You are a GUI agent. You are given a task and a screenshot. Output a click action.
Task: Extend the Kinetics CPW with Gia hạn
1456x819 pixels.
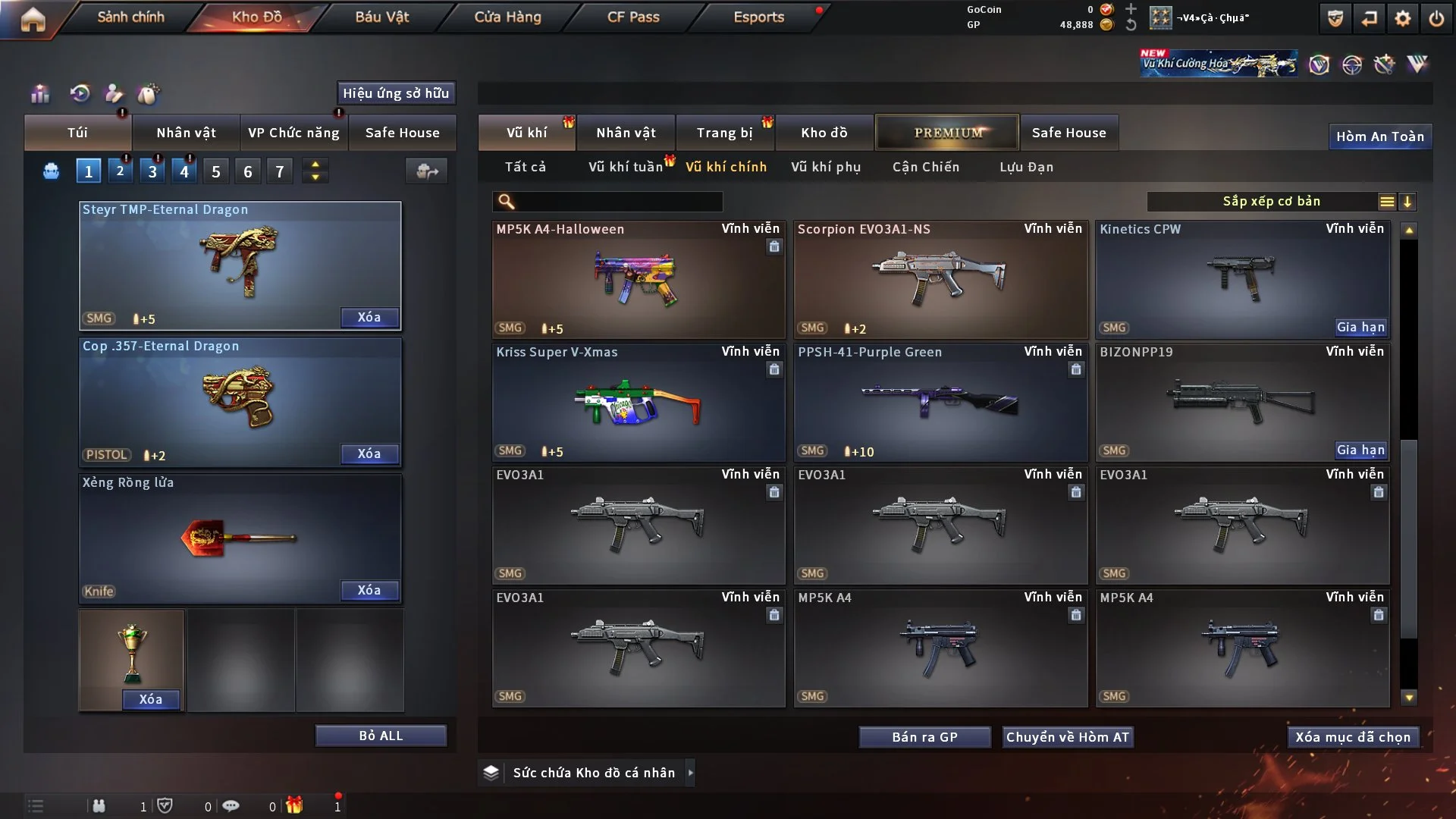coord(1360,328)
